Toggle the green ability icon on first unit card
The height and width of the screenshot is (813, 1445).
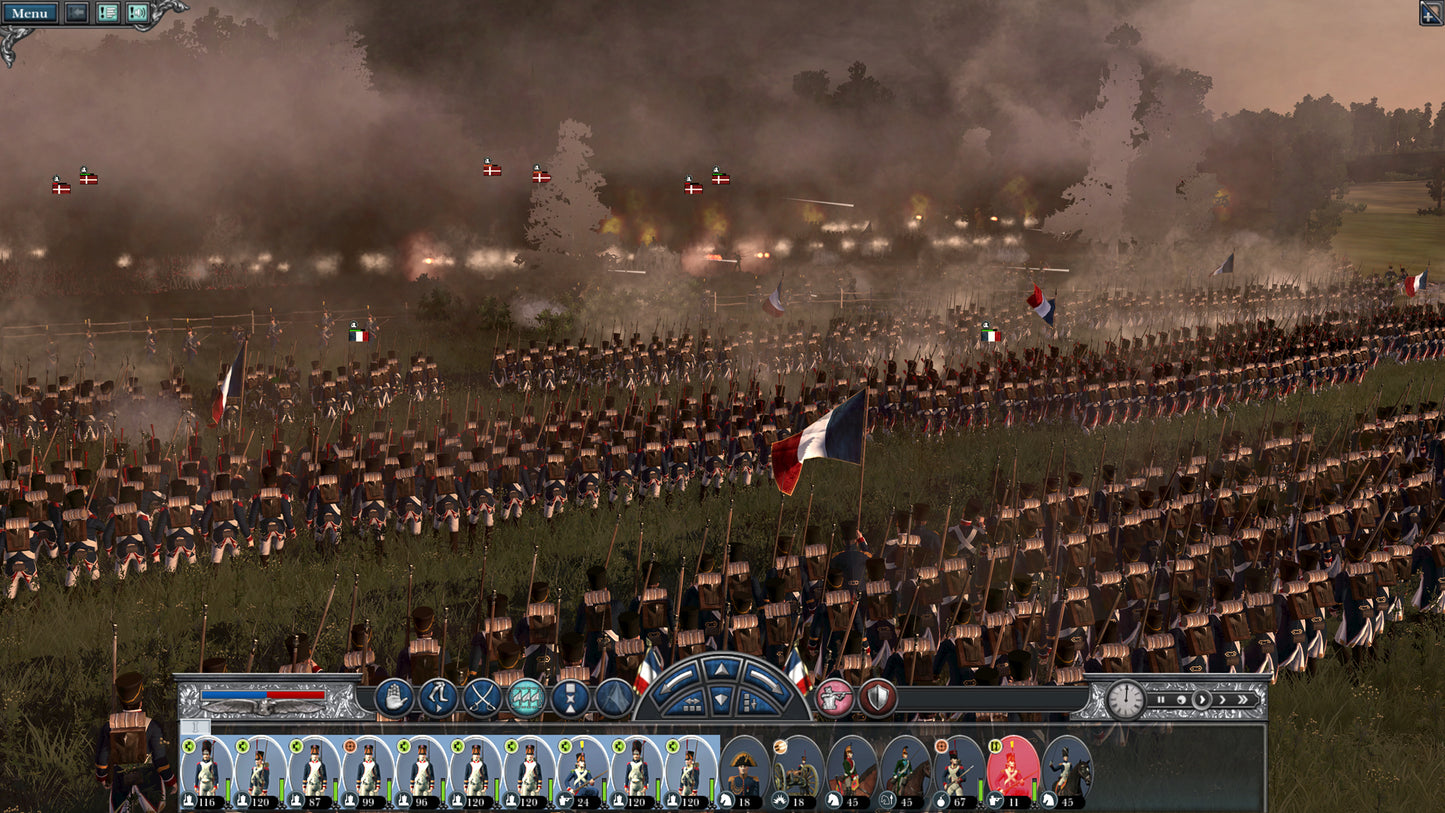click(x=188, y=746)
